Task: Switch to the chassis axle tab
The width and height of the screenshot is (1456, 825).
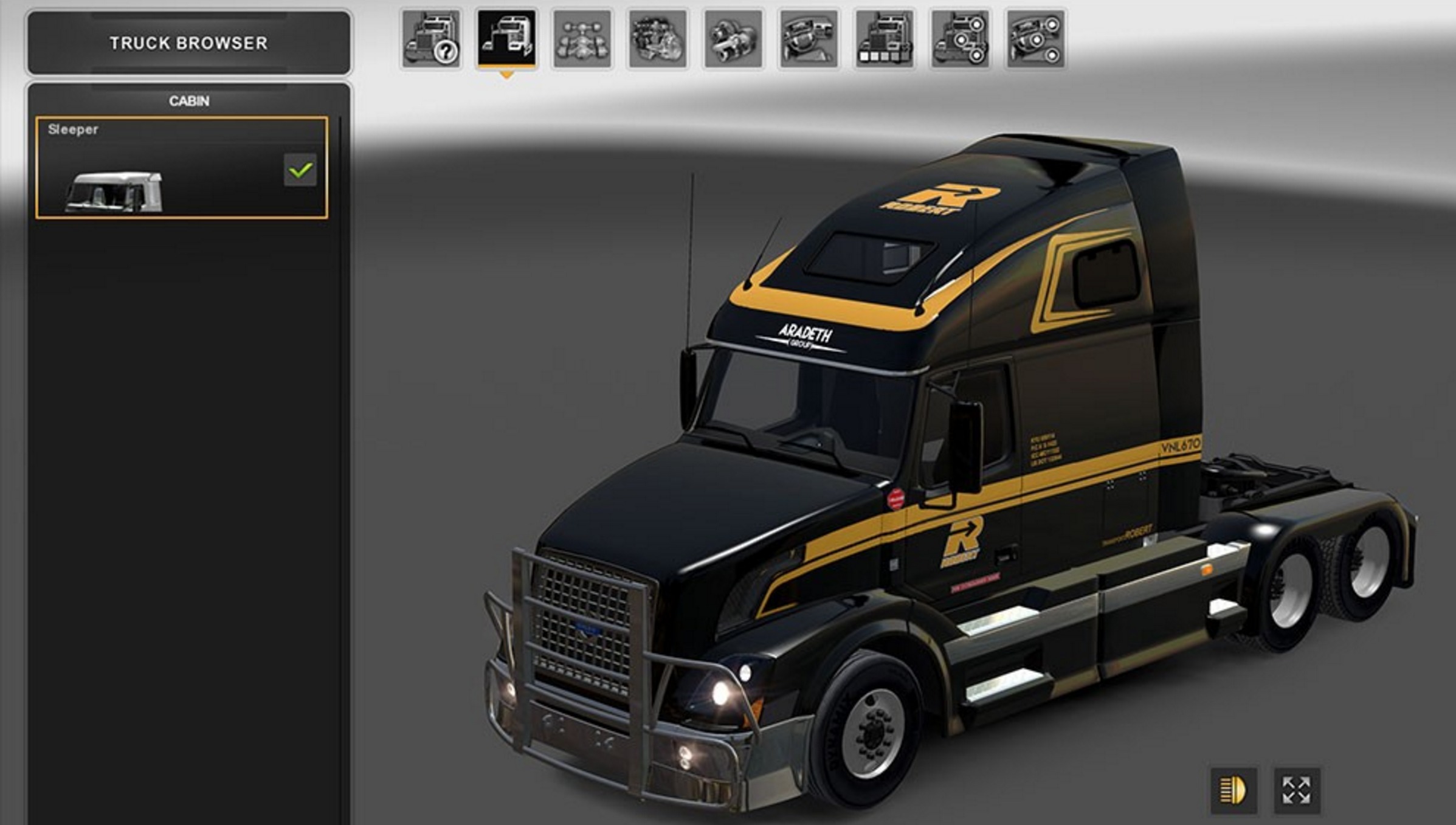Action: pos(582,39)
